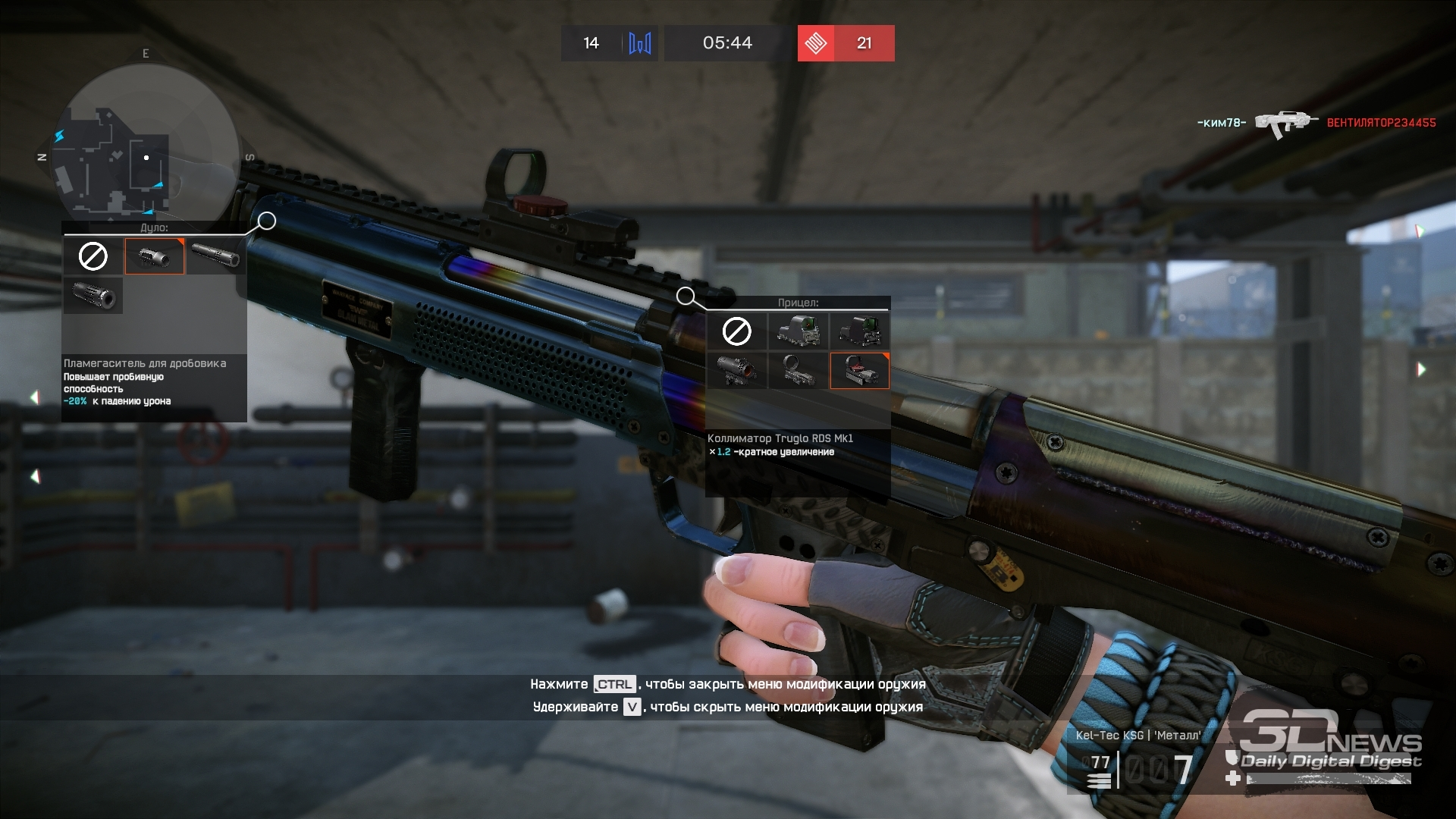The height and width of the screenshot is (819, 1456).
Task: Select the Truglo RDS Mk1 collimator
Action: pos(859,370)
